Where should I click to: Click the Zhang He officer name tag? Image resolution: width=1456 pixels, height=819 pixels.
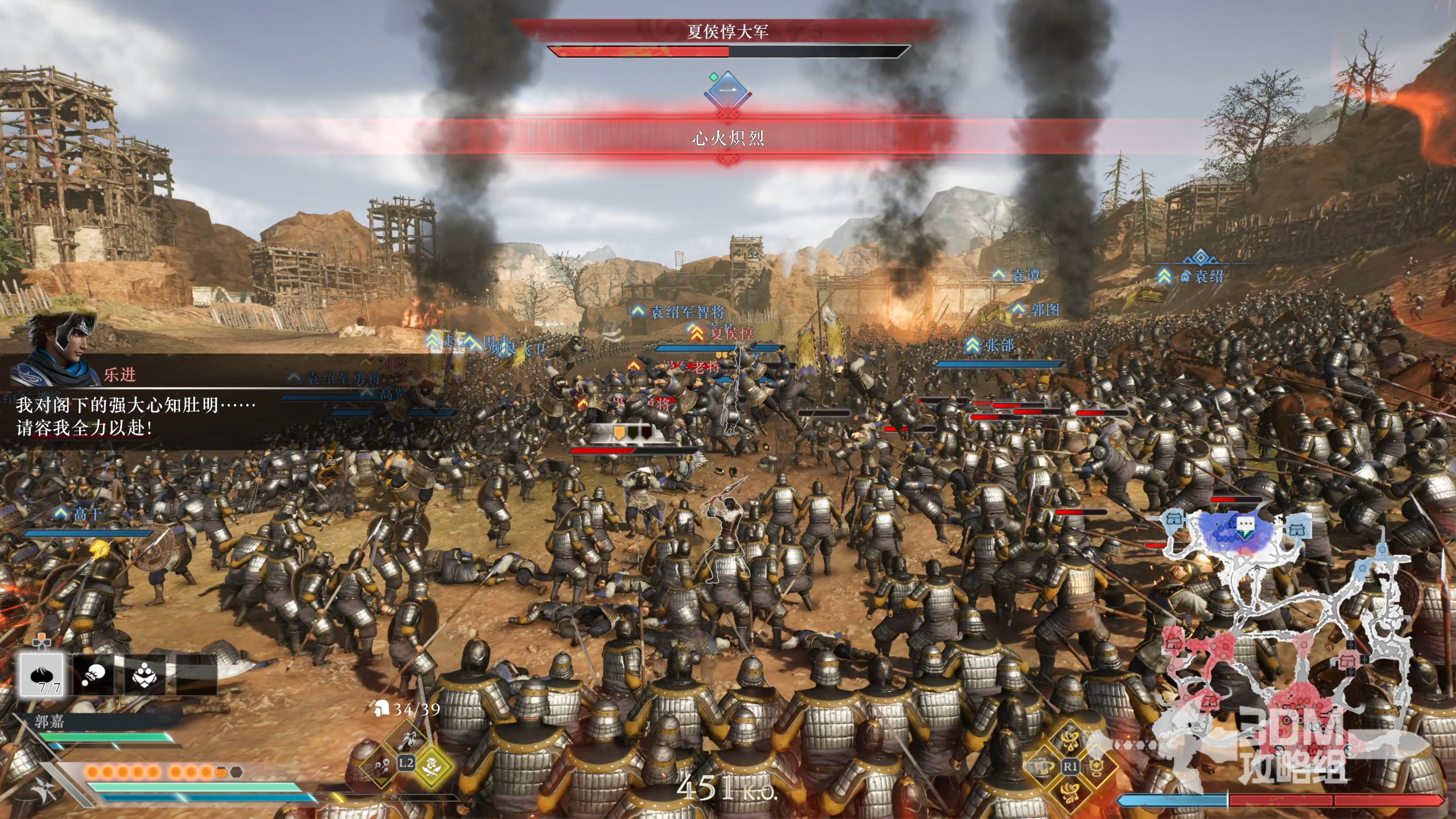[998, 345]
